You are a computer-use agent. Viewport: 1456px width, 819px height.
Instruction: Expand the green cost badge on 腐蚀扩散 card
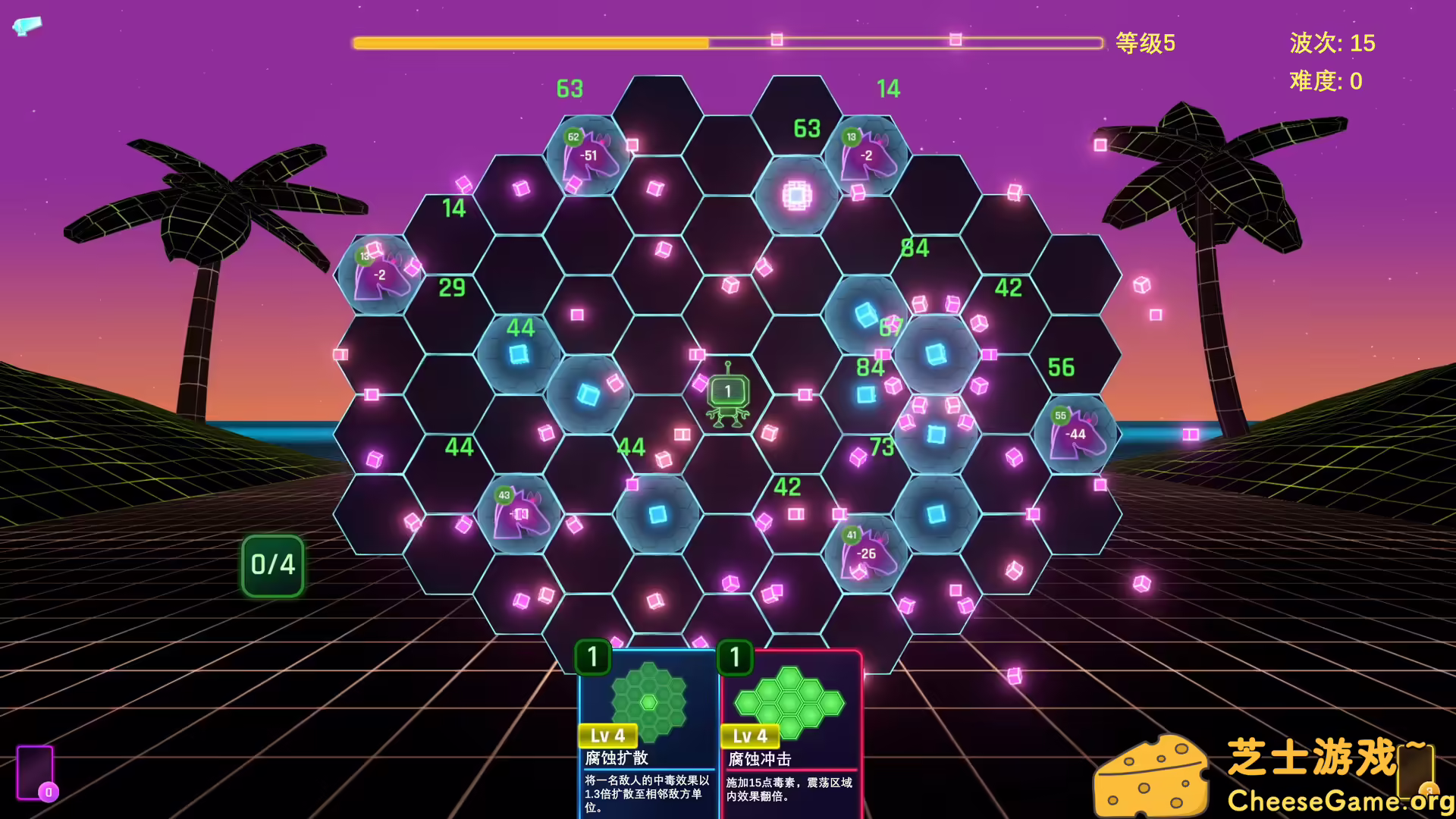[x=591, y=658]
